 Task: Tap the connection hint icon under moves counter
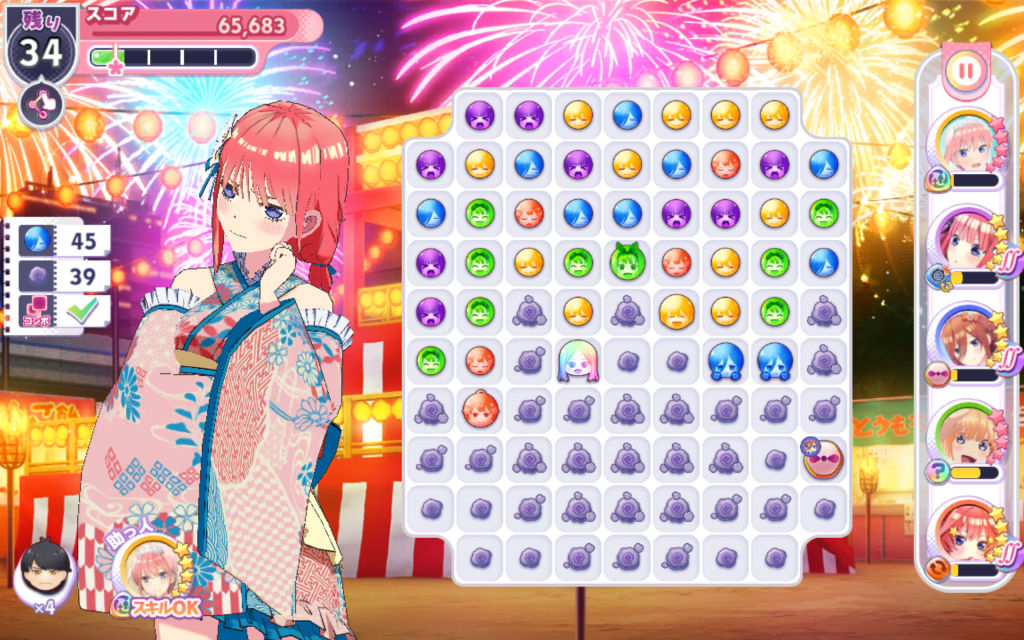[x=42, y=104]
